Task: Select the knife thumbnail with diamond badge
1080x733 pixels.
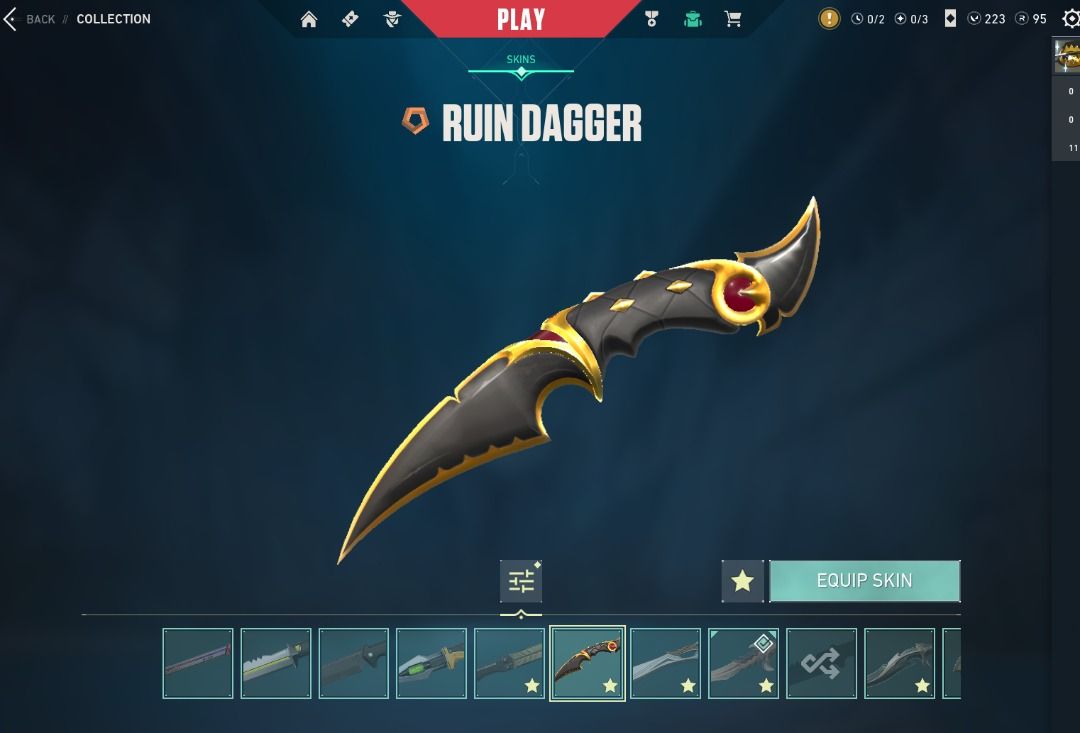Action: point(743,663)
